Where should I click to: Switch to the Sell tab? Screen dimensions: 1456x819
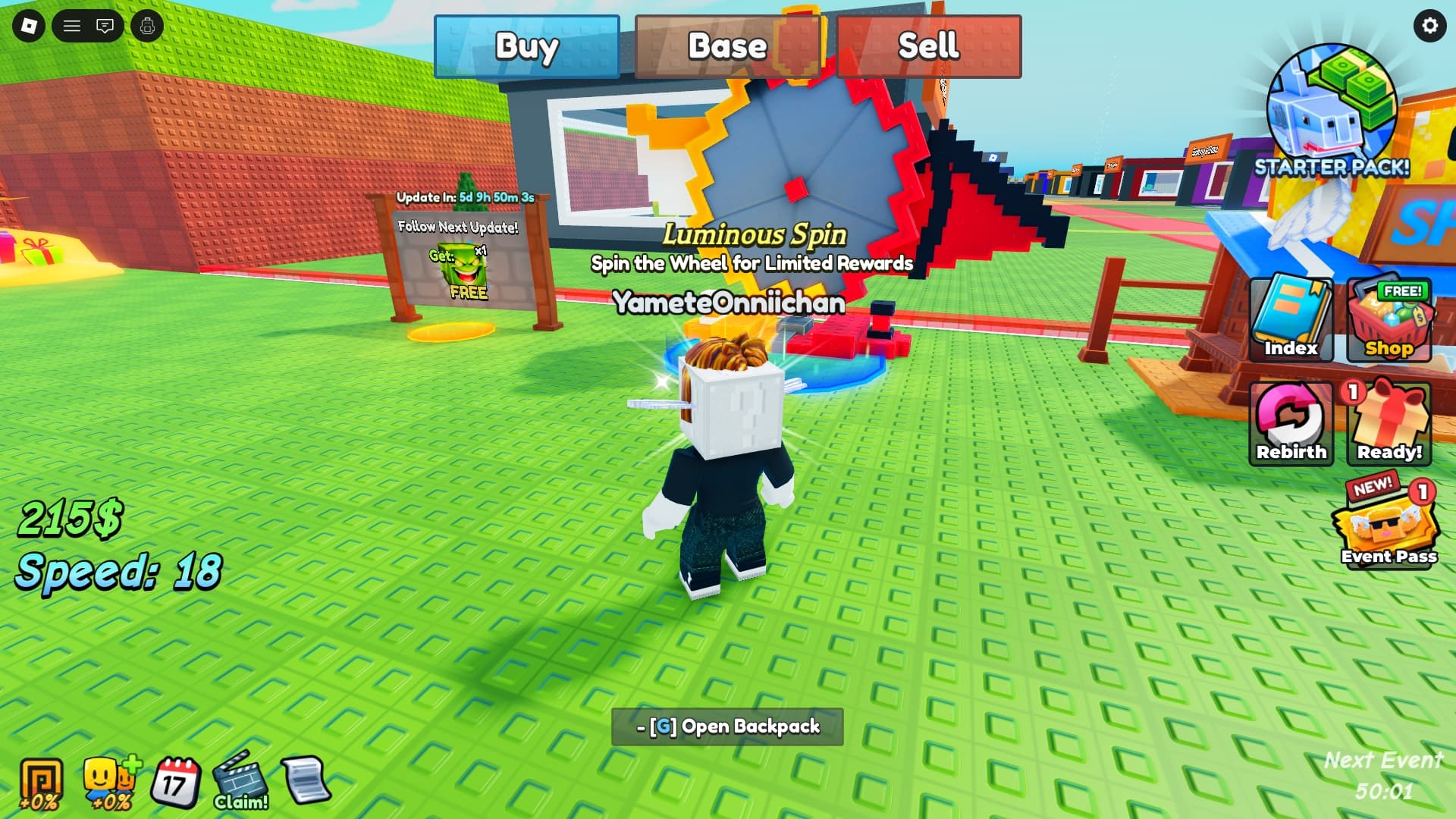pyautogui.click(x=928, y=47)
